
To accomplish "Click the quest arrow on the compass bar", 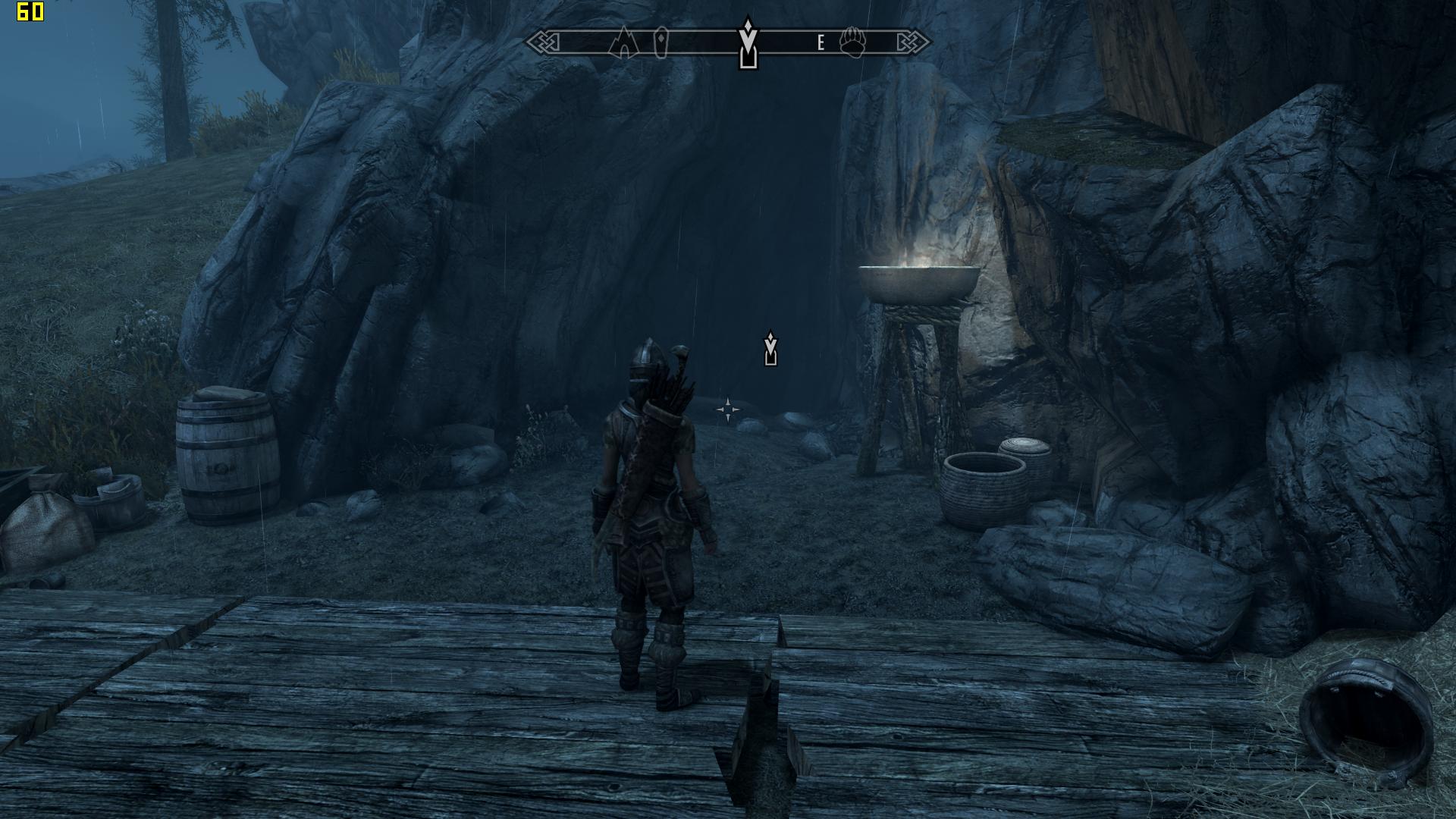I will 748,42.
